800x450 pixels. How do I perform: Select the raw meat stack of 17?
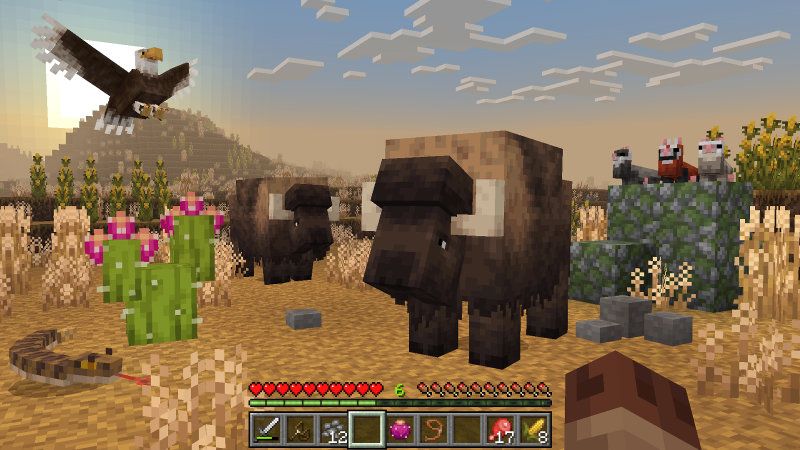tap(499, 430)
